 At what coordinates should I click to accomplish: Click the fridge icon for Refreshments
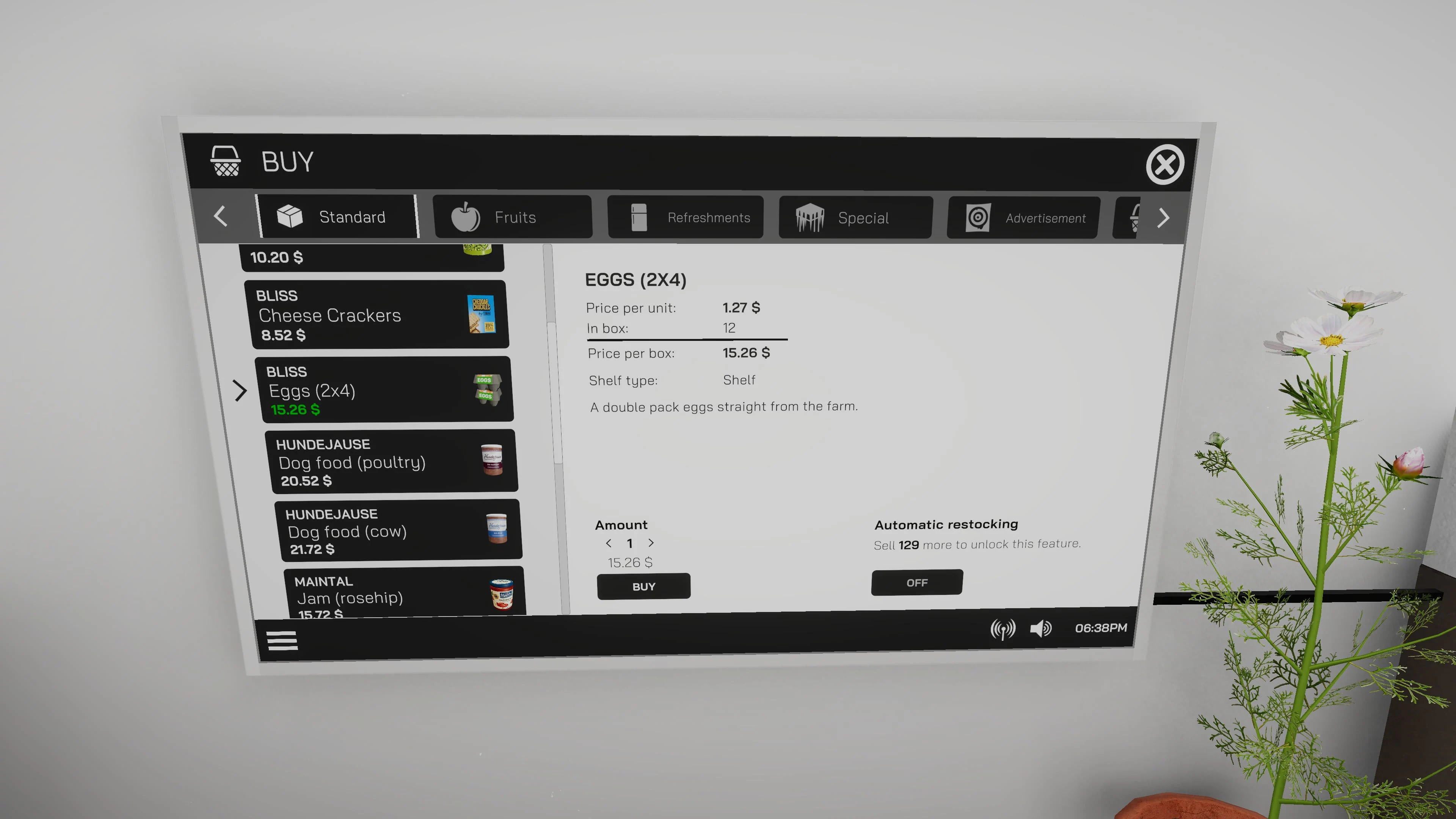pyautogui.click(x=638, y=217)
